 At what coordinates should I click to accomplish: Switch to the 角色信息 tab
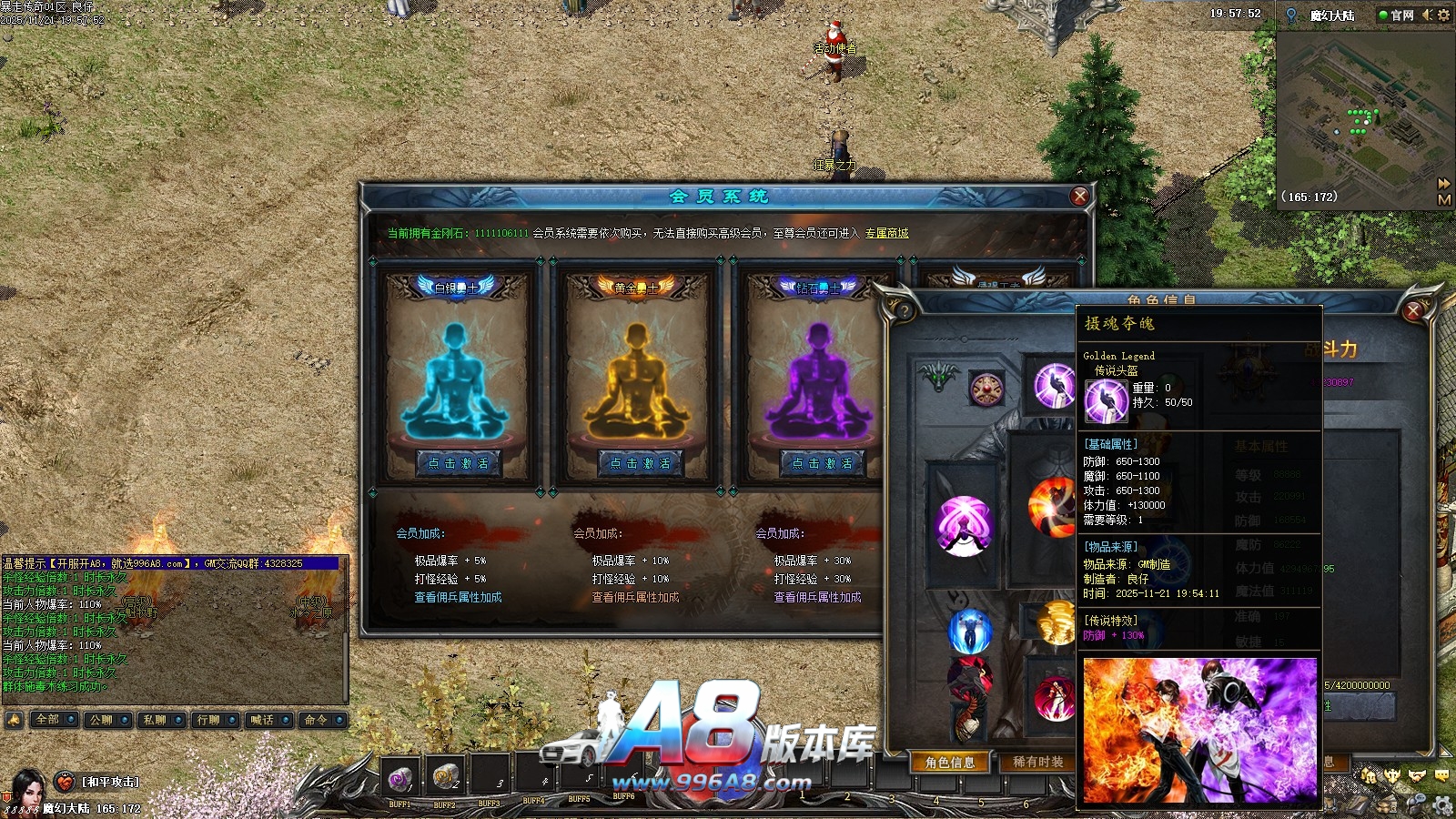(x=950, y=763)
